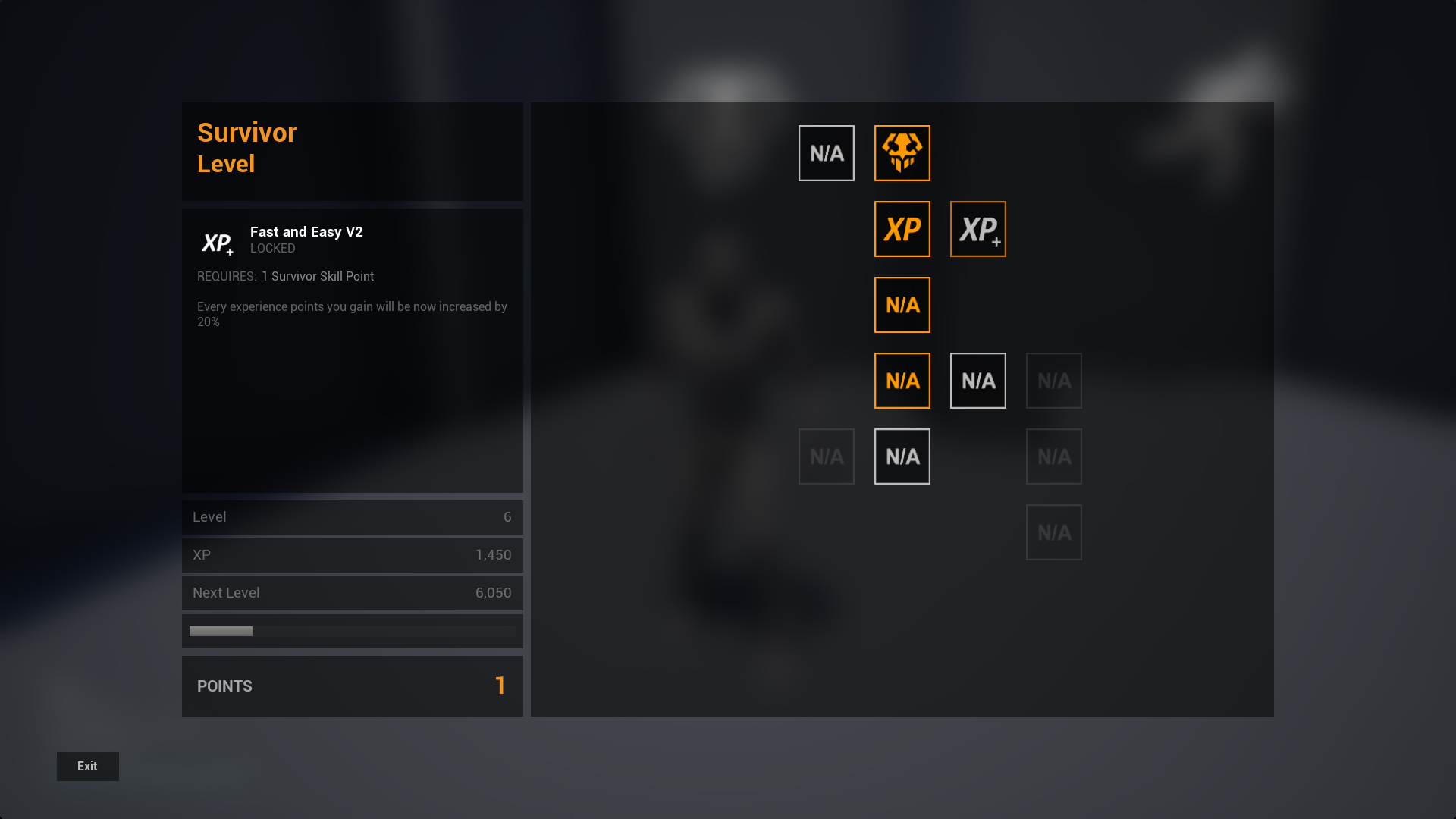Select the faded right N/A node in row four
The height and width of the screenshot is (819, 1456).
pos(1053,380)
